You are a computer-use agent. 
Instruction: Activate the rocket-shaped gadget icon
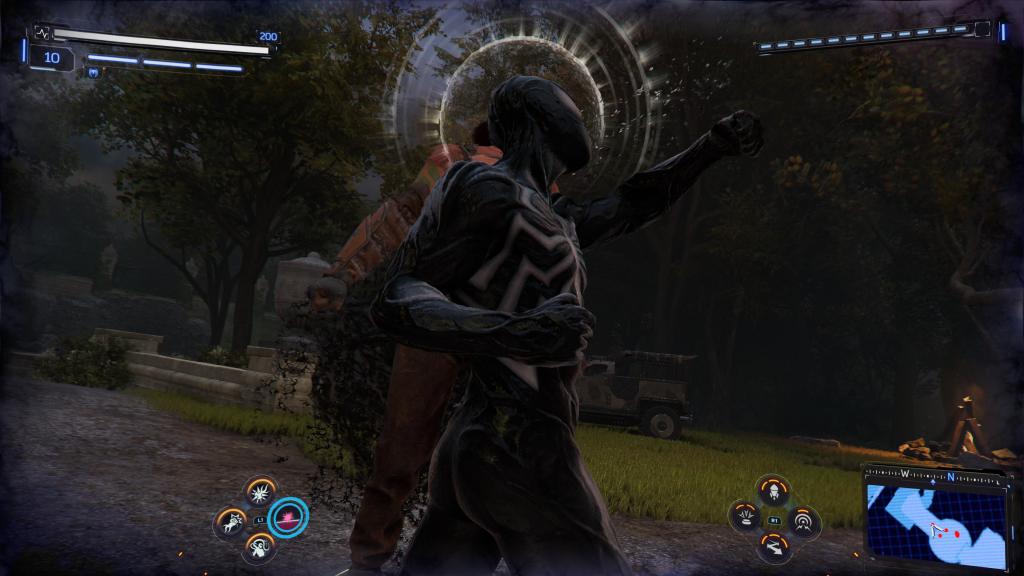coord(774,490)
